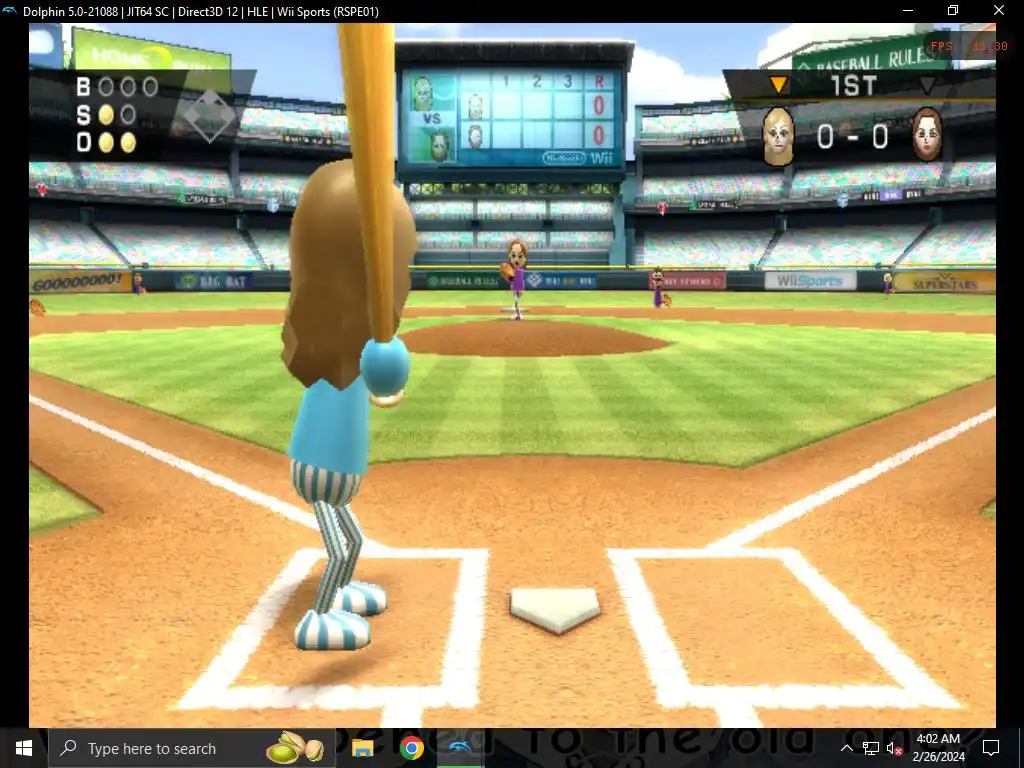Screen dimensions: 1024x768
Task: Select the brown-haired Mii portrait by the score
Action: pos(927,134)
